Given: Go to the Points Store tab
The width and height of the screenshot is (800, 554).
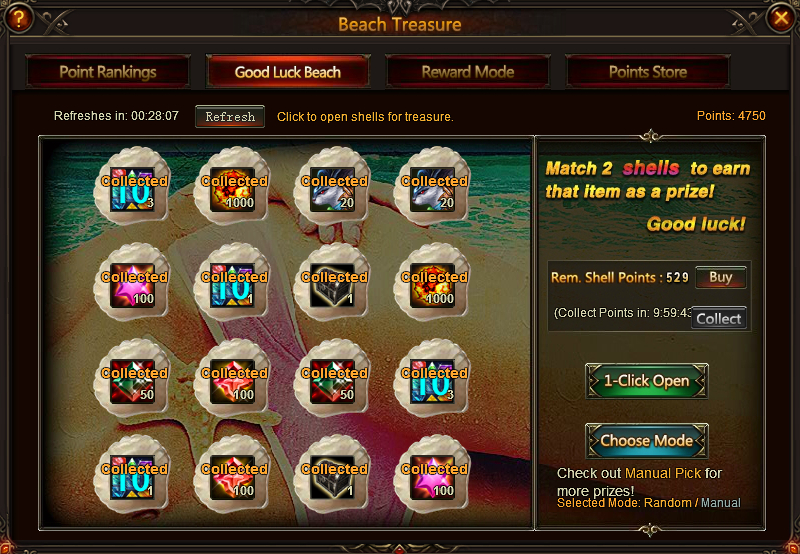Looking at the screenshot, I should coord(648,72).
